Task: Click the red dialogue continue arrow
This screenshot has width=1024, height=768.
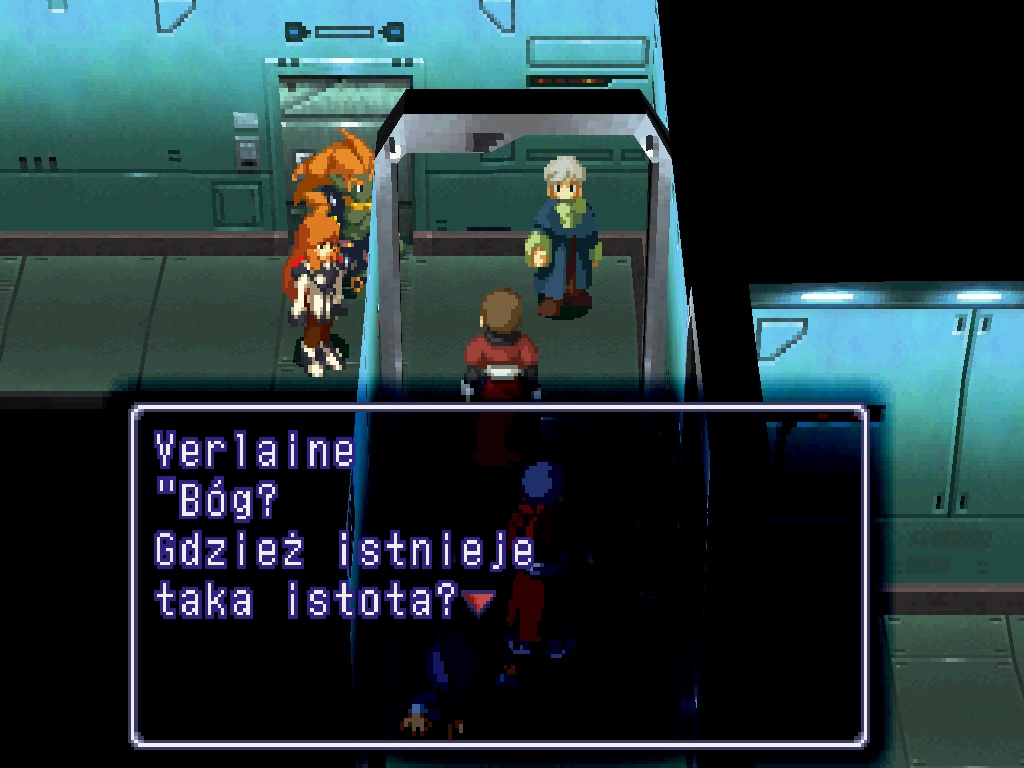Action: point(478,602)
